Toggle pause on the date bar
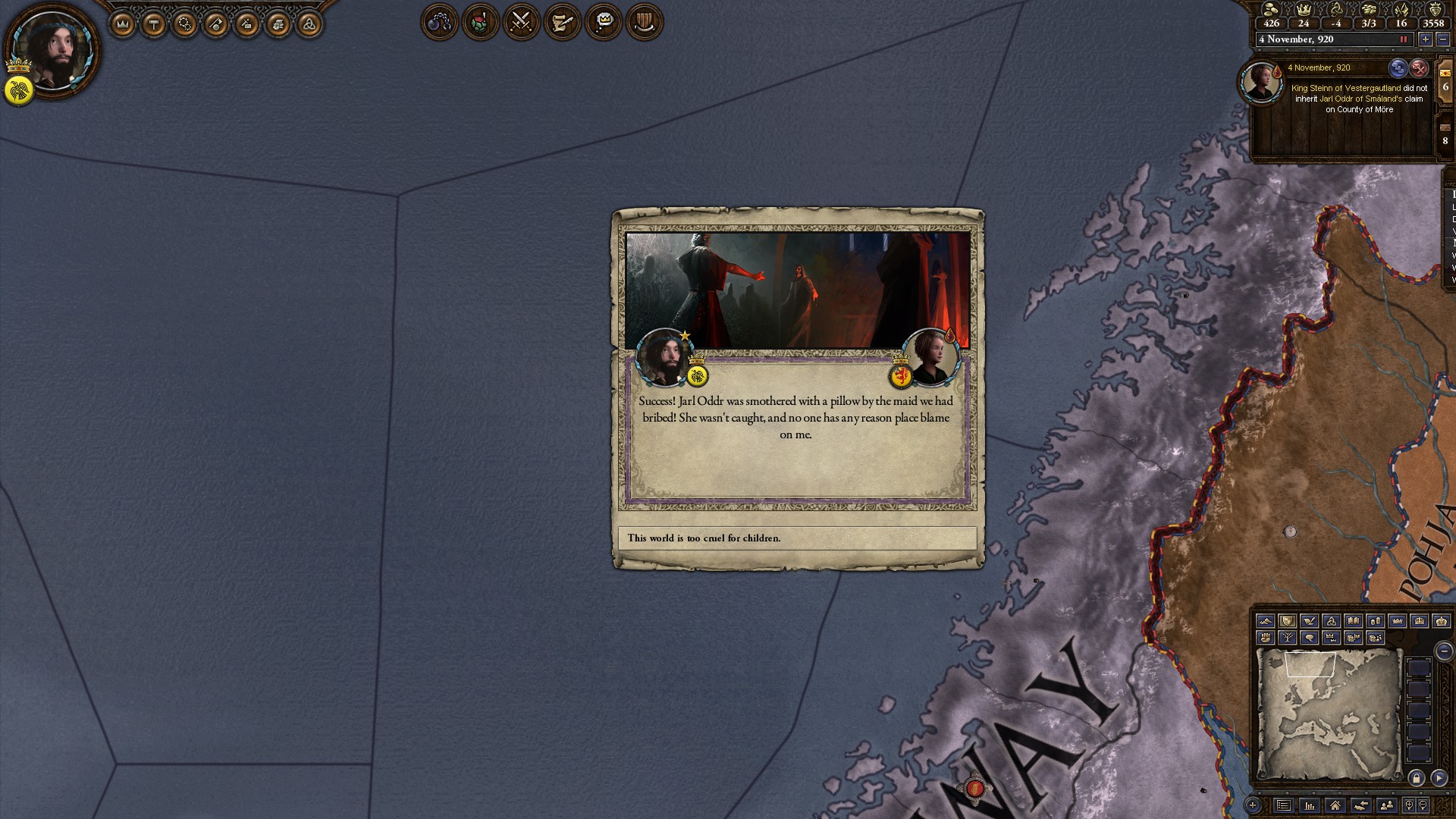Image resolution: width=1456 pixels, height=819 pixels. point(1403,39)
